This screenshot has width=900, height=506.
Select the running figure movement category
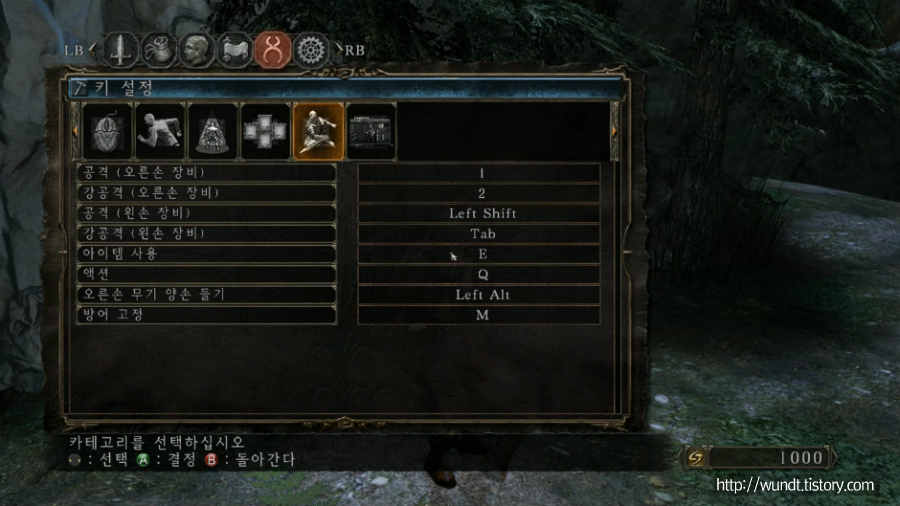click(x=161, y=132)
